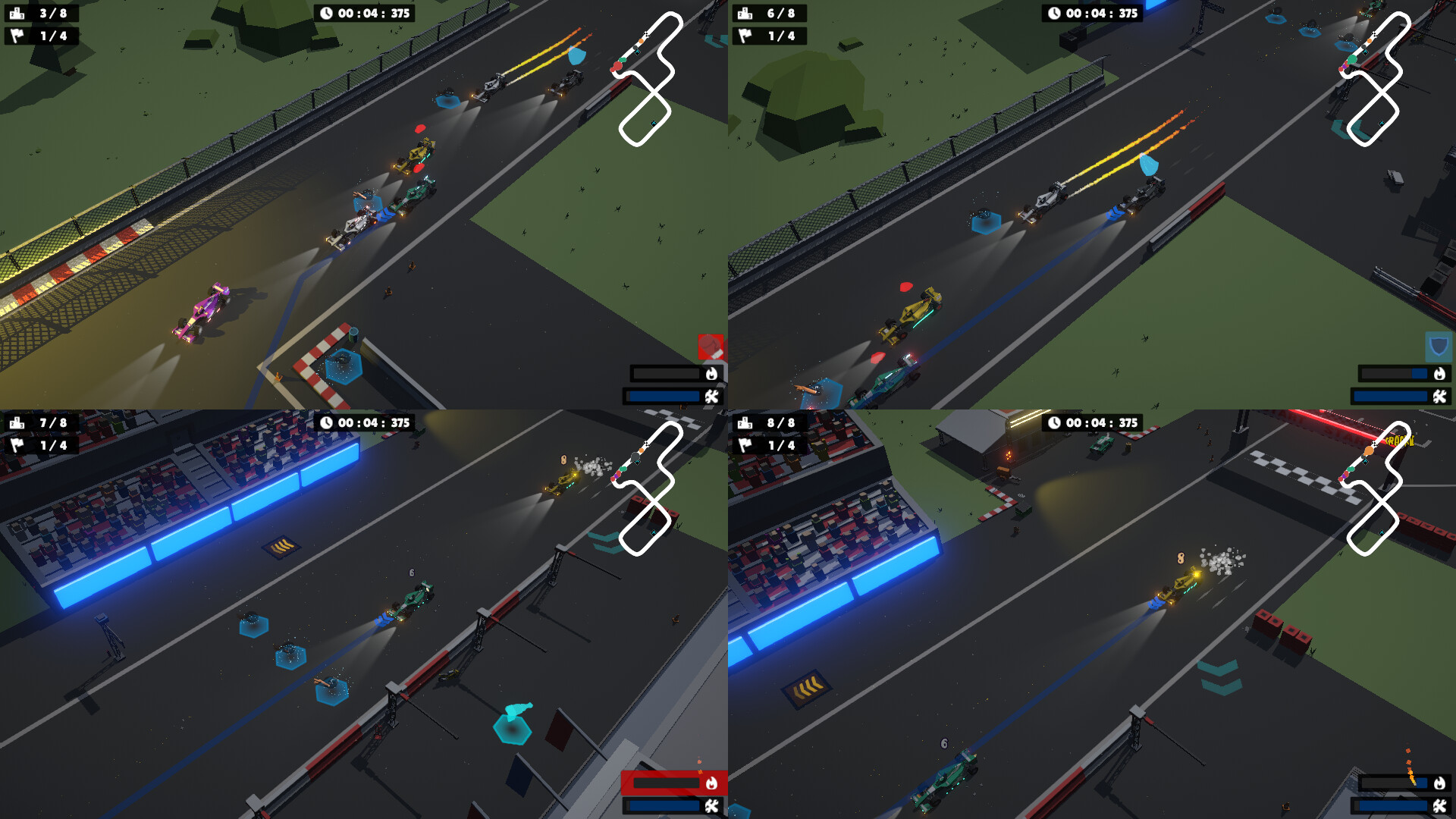Click the clock icon beside Player 1's timer
Image resolution: width=1456 pixels, height=819 pixels.
[326, 13]
